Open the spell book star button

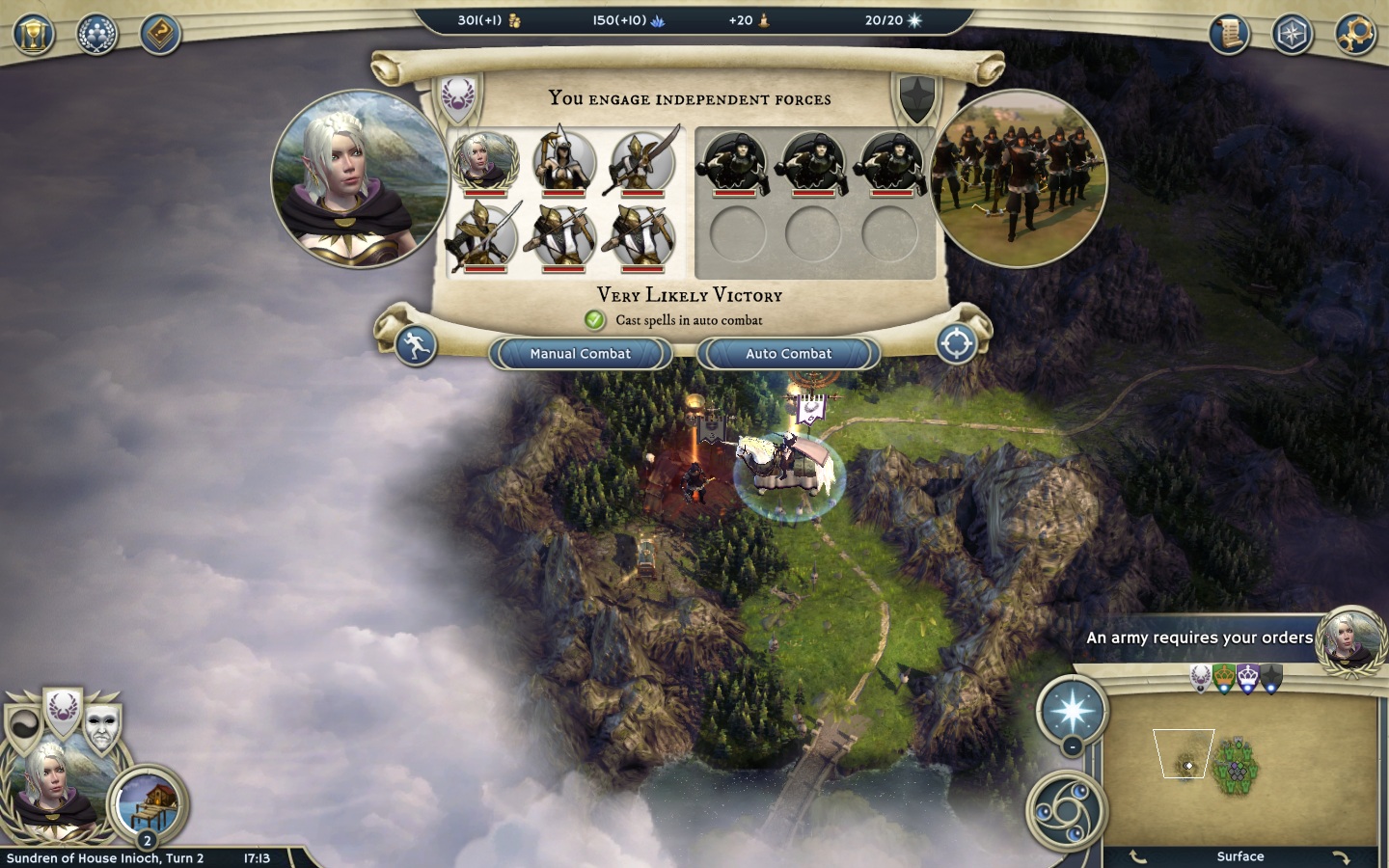[x=1072, y=712]
